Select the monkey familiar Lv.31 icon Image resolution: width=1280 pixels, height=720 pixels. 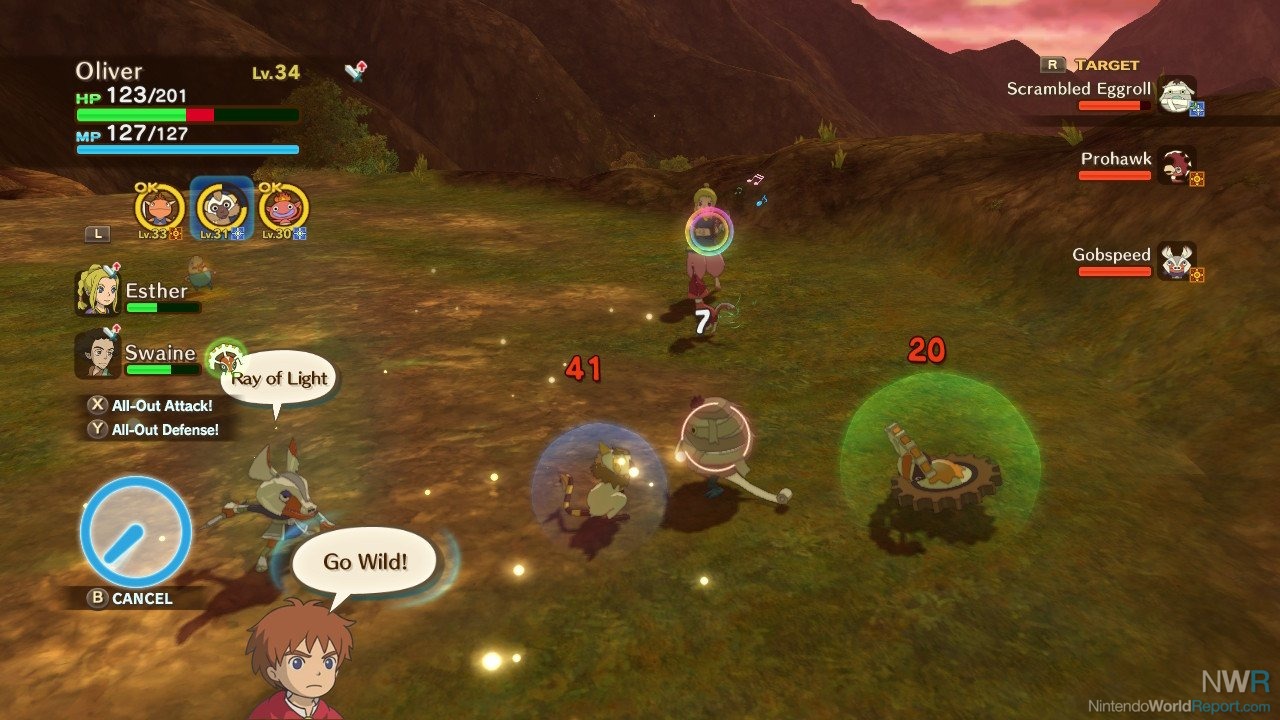coord(220,207)
